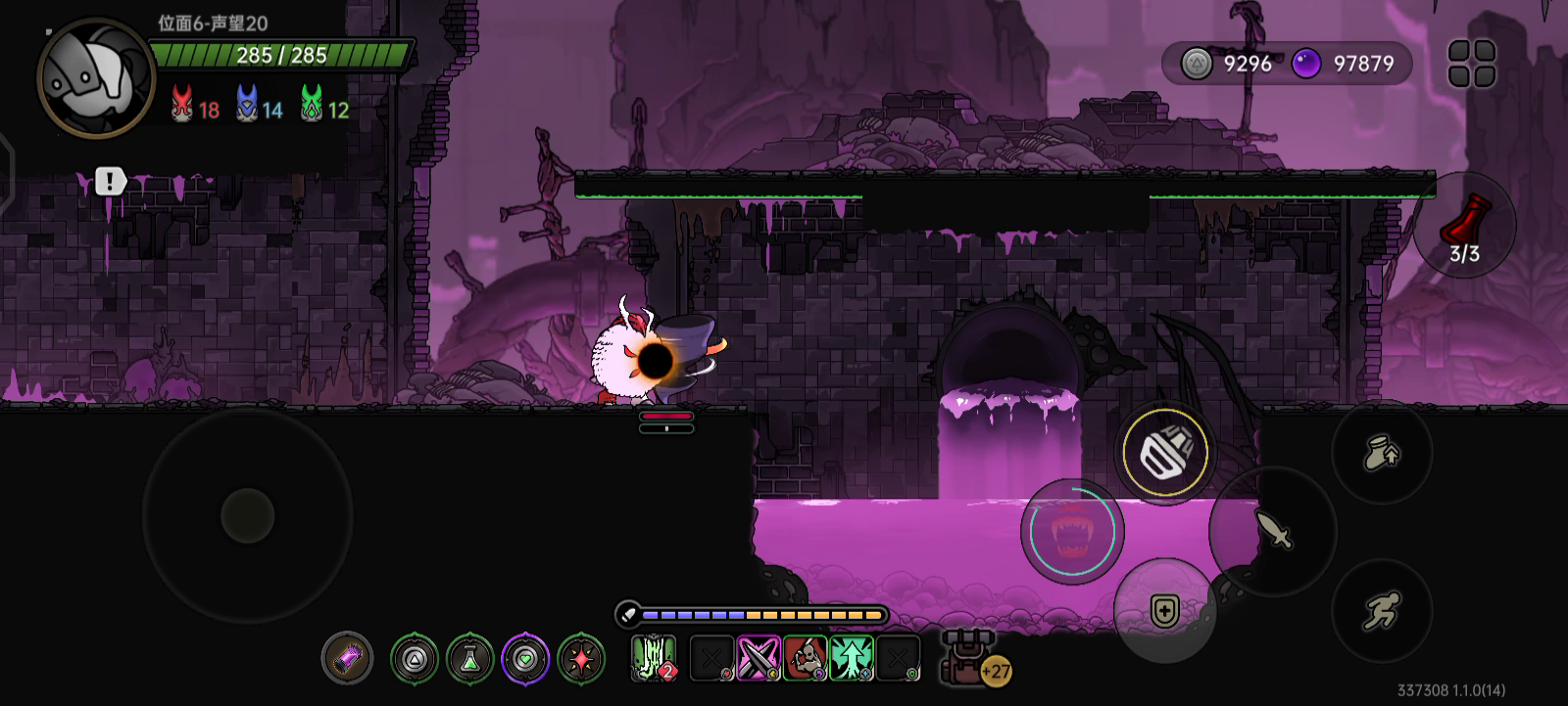Screen dimensions: 1568x706
Task: Select the grey triangle relic icon
Action: click(415, 658)
